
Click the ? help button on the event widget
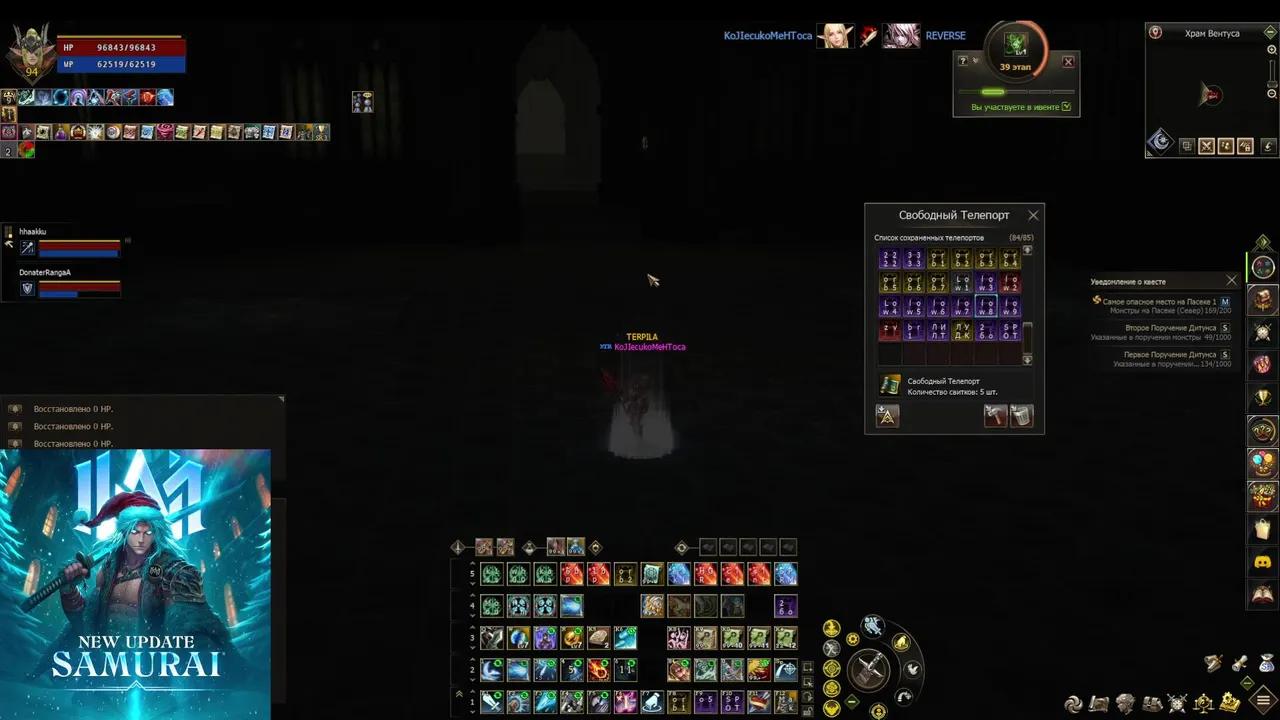pyautogui.click(x=963, y=61)
